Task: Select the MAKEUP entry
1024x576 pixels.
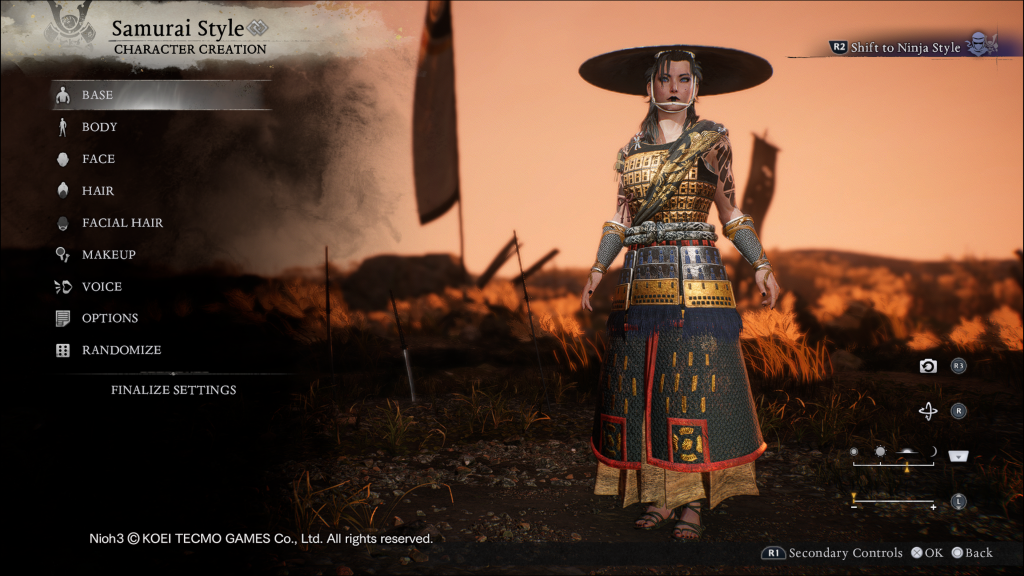Action: (108, 255)
